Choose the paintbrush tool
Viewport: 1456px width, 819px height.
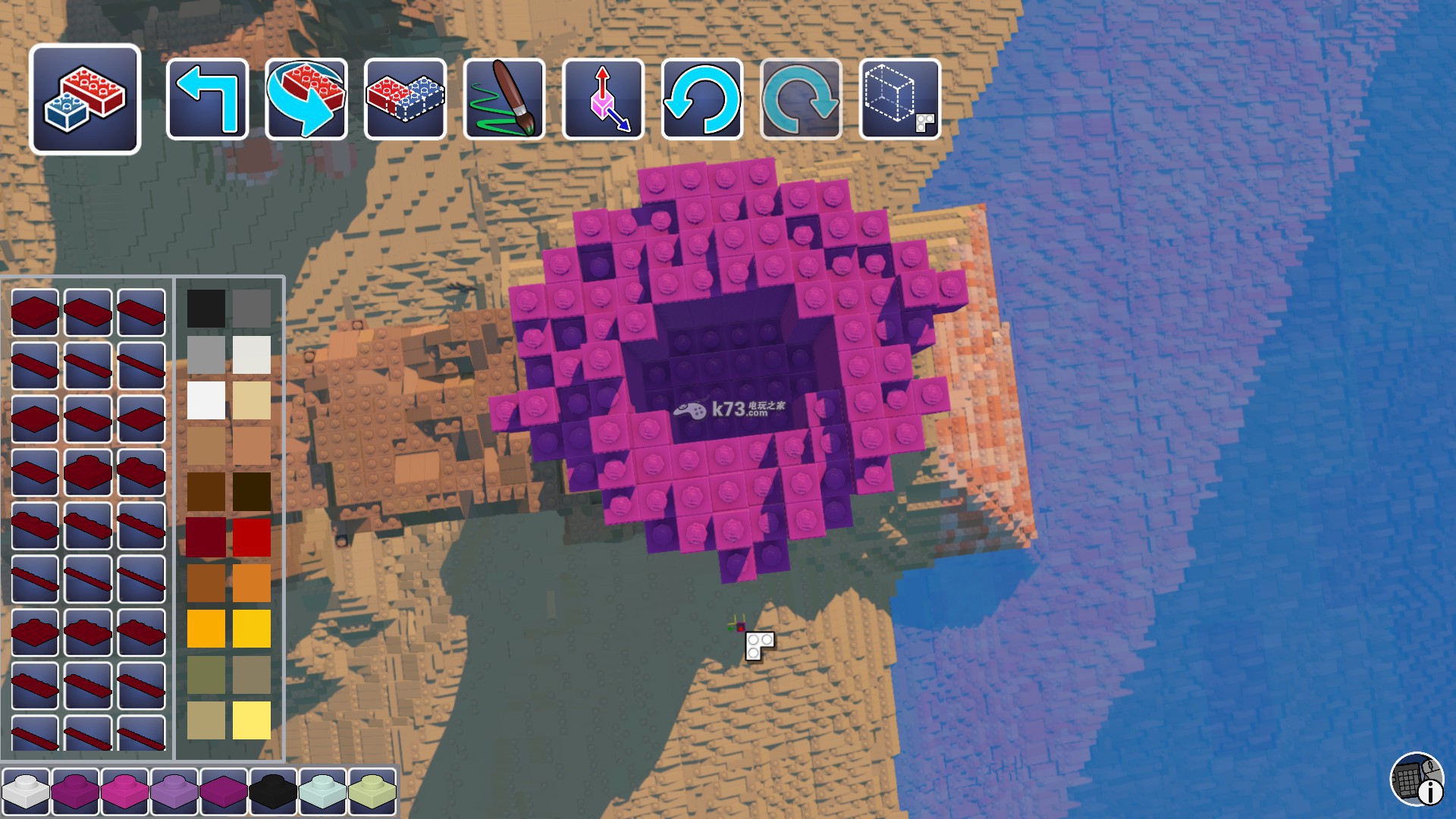[504, 99]
